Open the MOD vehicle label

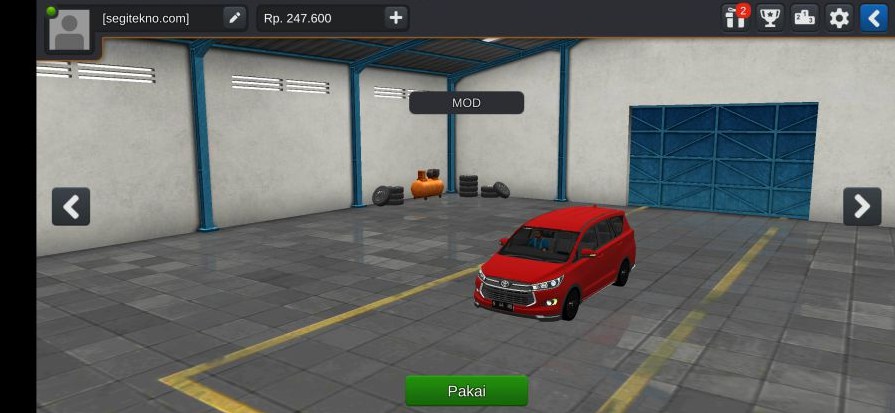tap(466, 103)
